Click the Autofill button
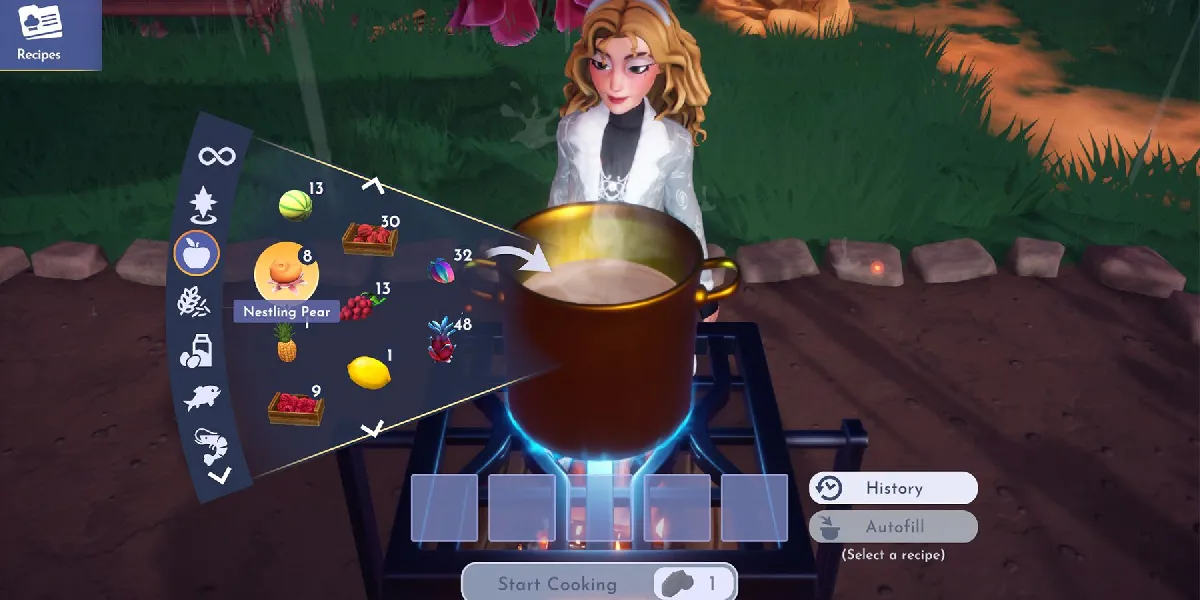 (893, 527)
